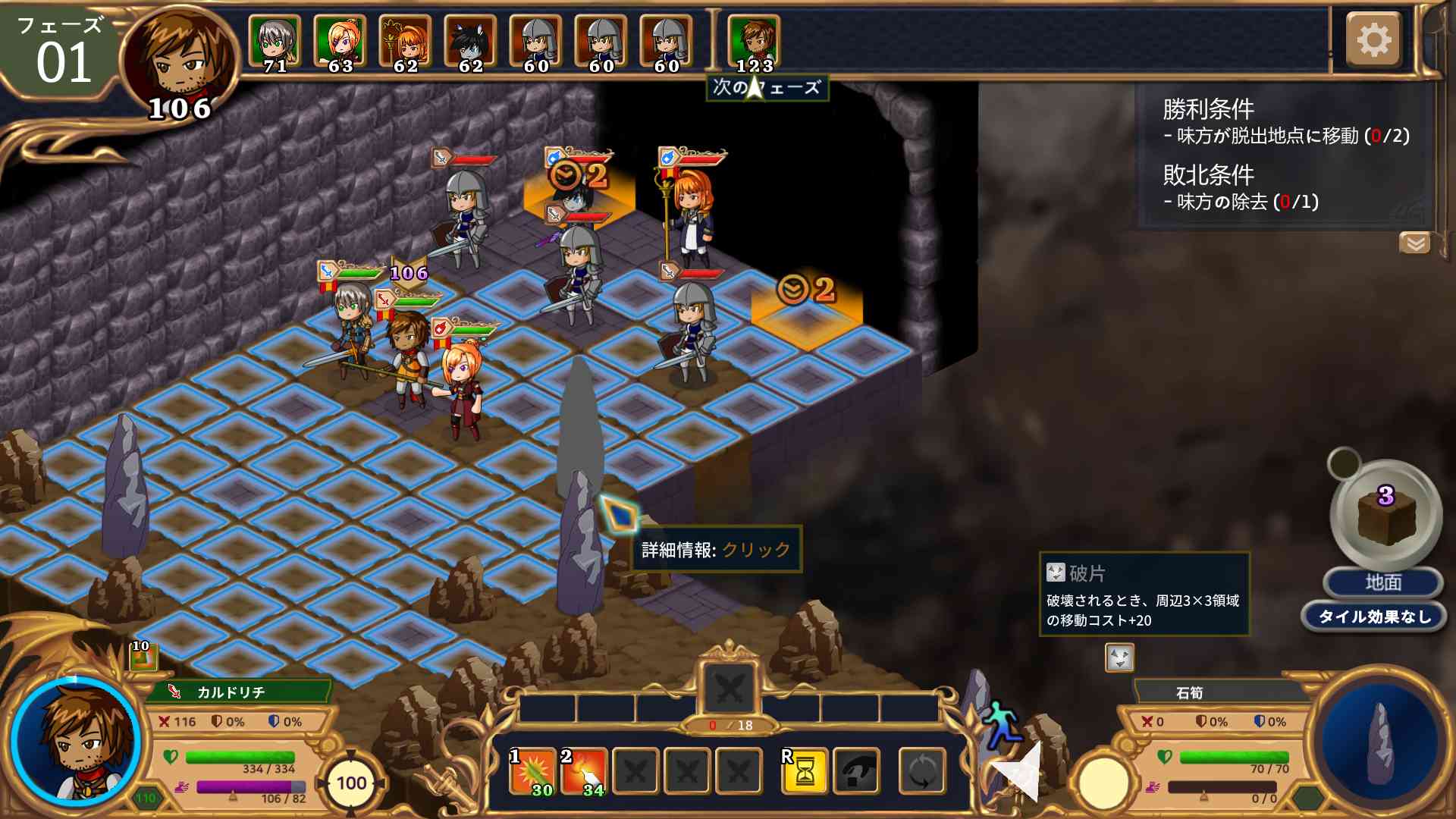The width and height of the screenshot is (1456, 819).
Task: Open the 次のフェーズ phase indicator
Action: click(x=766, y=88)
